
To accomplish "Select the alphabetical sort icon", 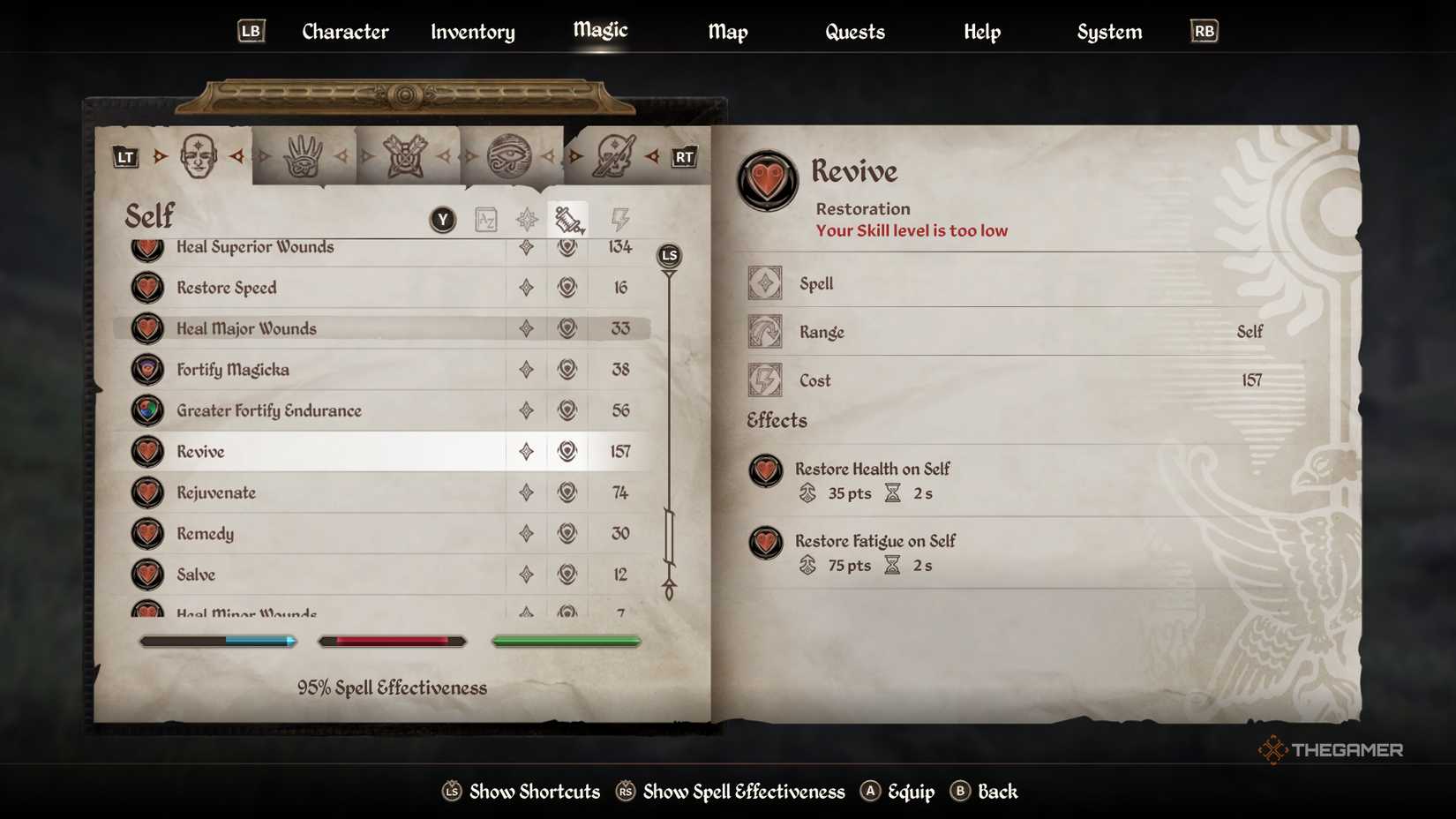I will pyautogui.click(x=484, y=219).
